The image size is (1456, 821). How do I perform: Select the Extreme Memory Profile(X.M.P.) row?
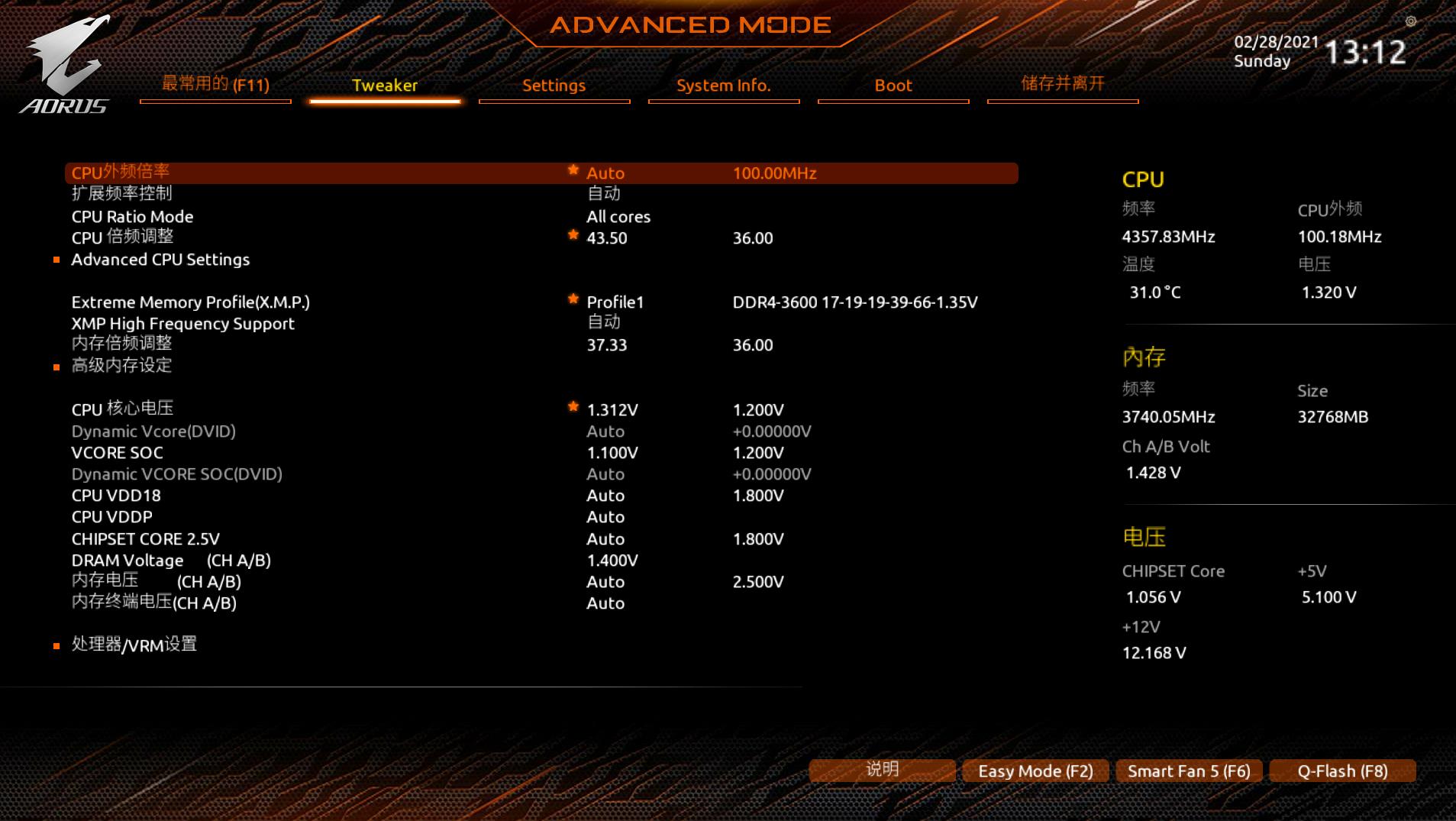(x=190, y=302)
